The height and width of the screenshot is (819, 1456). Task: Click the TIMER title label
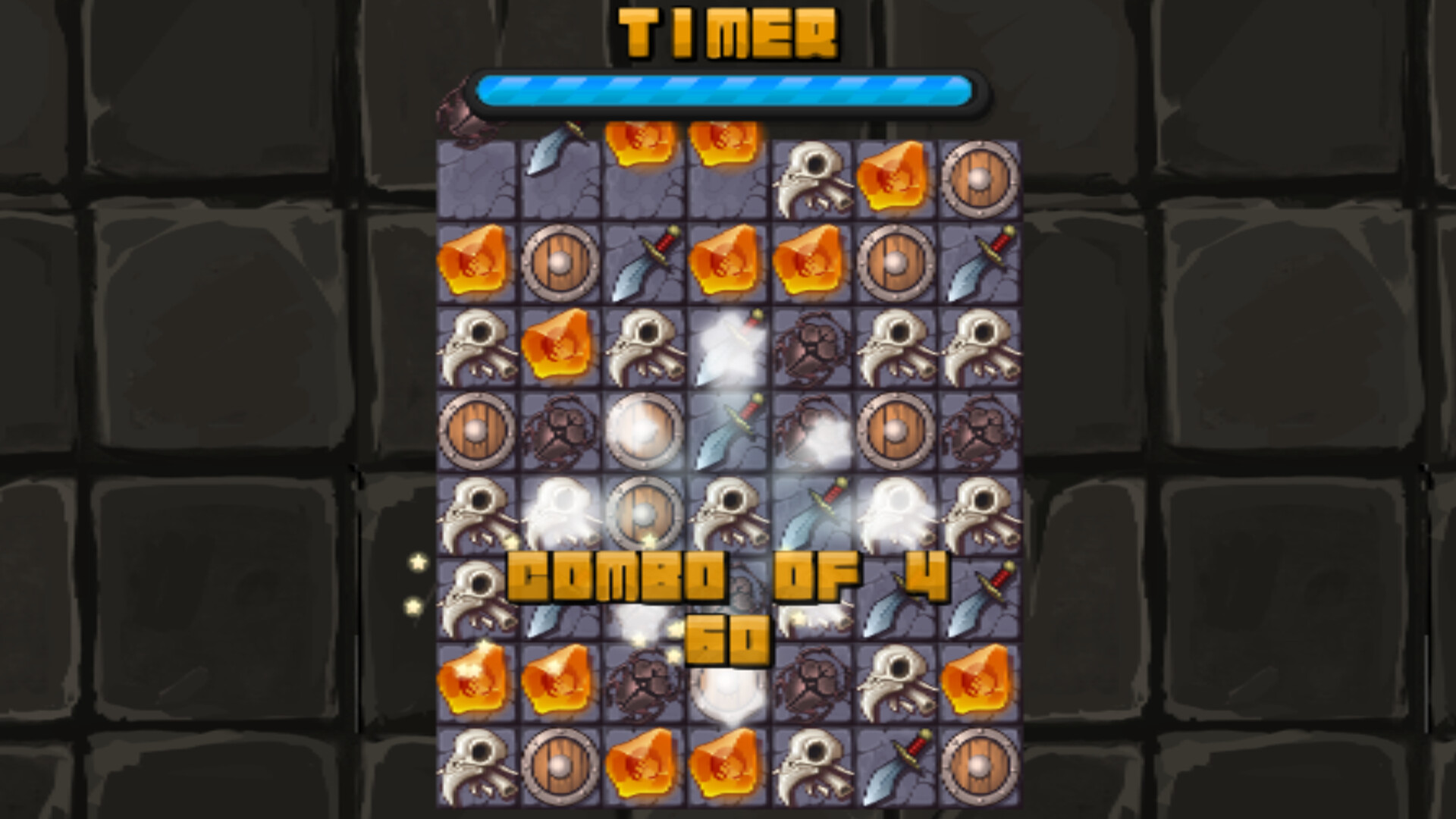coord(728,32)
